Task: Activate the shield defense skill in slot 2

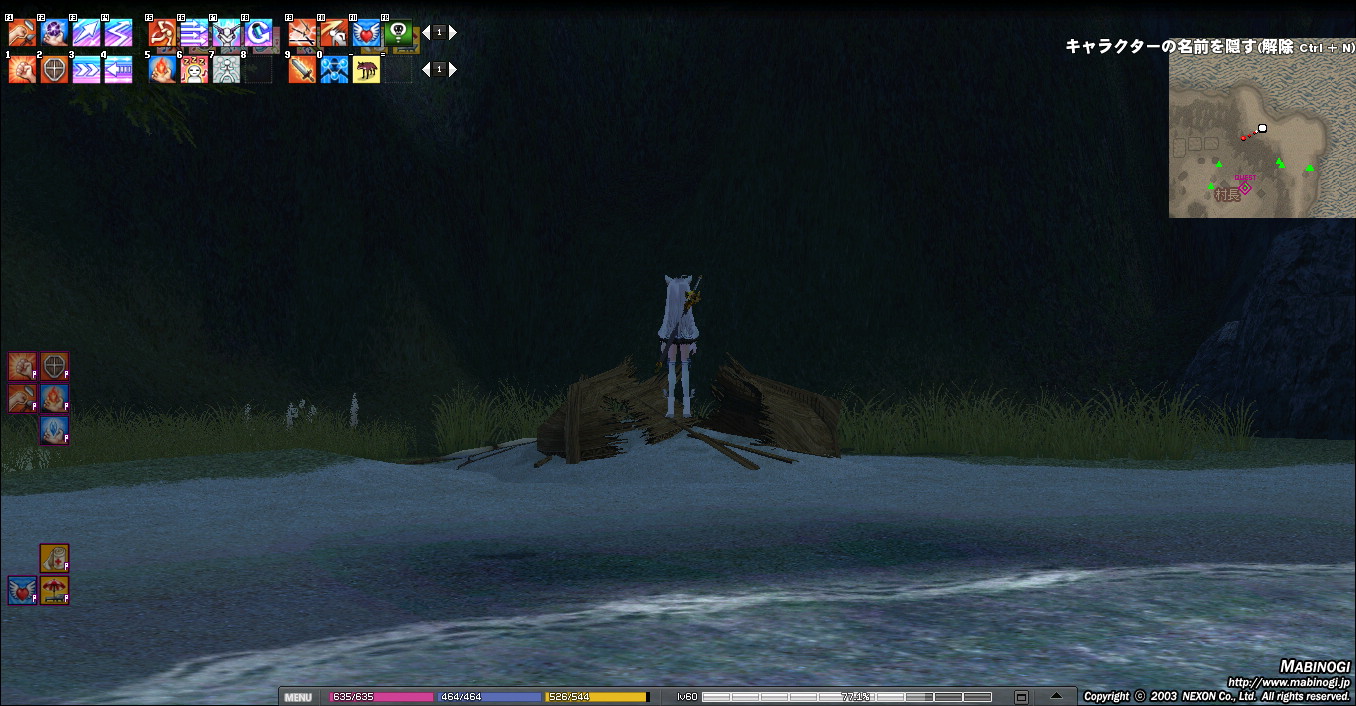Action: pyautogui.click(x=54, y=70)
